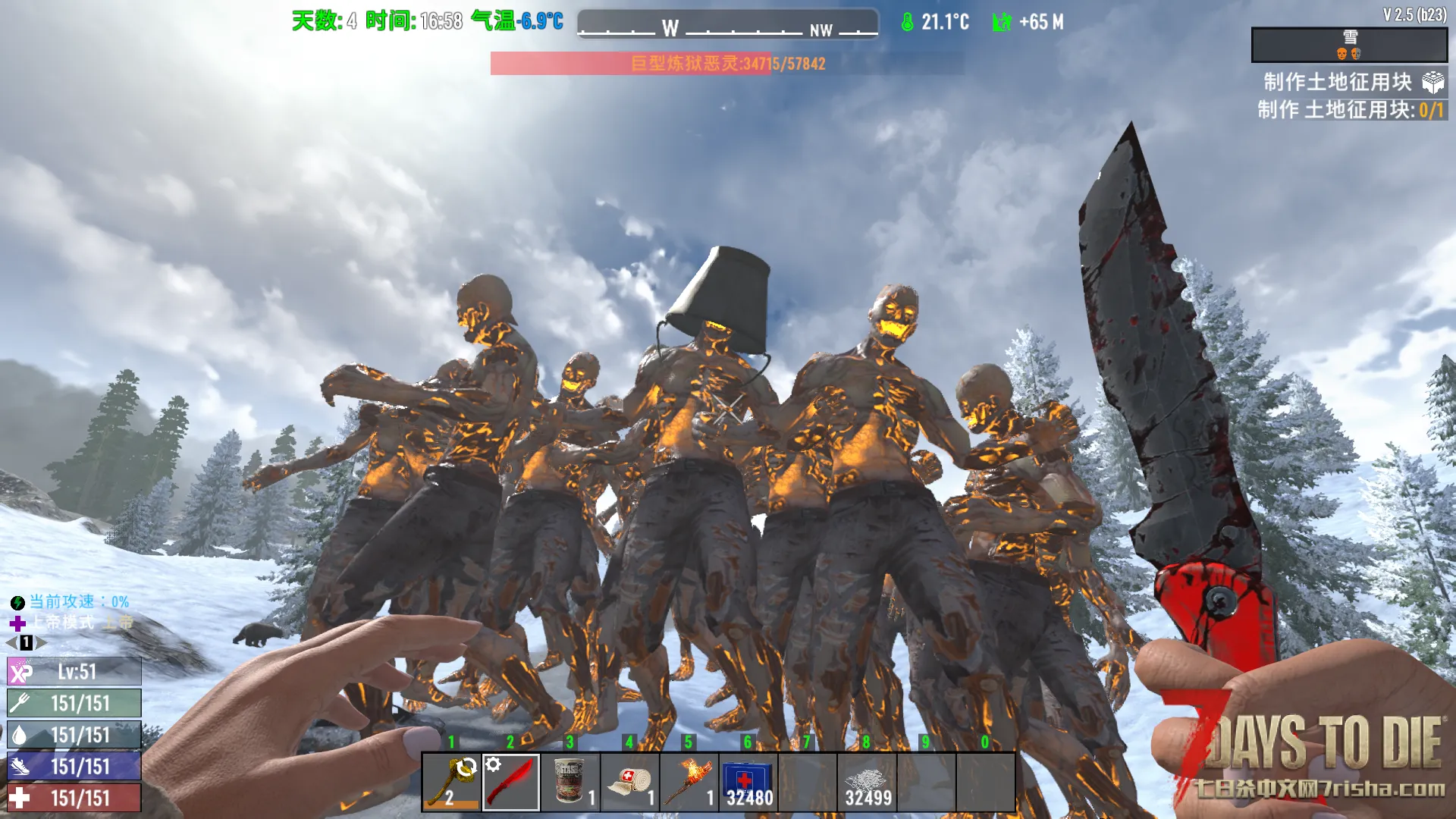Select the red machete hotbar slot
Screen dimensions: 1456x819
pyautogui.click(x=511, y=782)
